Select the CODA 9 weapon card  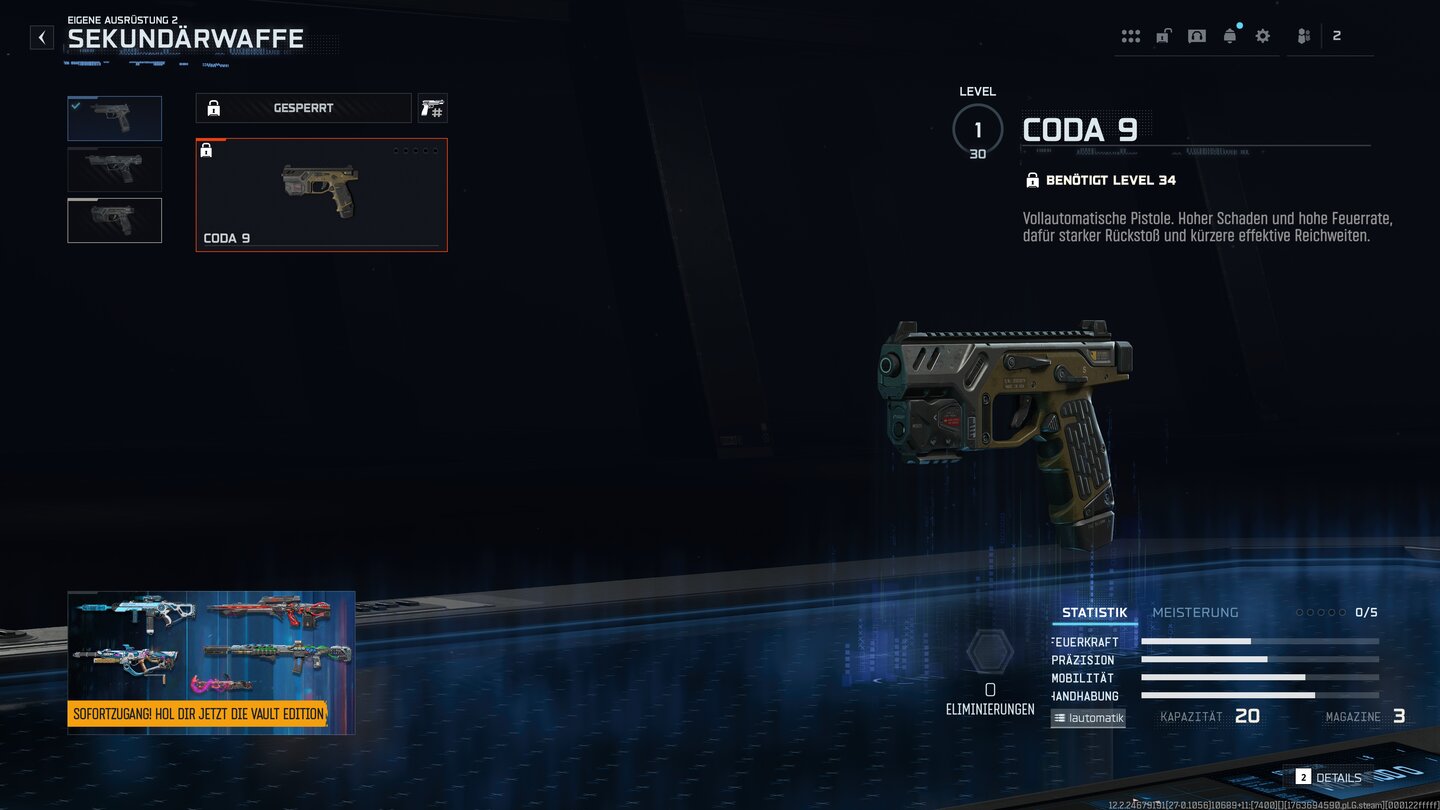click(321, 195)
